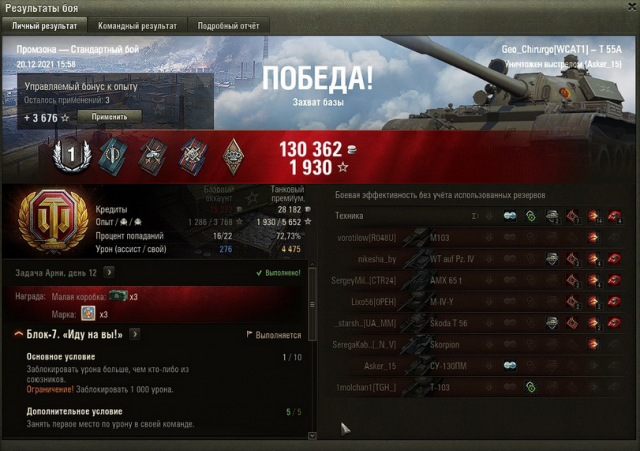The width and height of the screenshot is (640, 451).
Task: Select the Личный результат tab
Action: point(45,24)
